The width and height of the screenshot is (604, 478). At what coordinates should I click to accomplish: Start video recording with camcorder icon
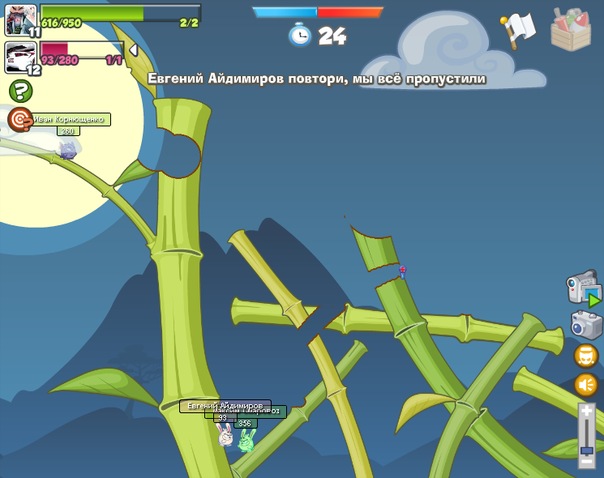pyautogui.click(x=582, y=288)
